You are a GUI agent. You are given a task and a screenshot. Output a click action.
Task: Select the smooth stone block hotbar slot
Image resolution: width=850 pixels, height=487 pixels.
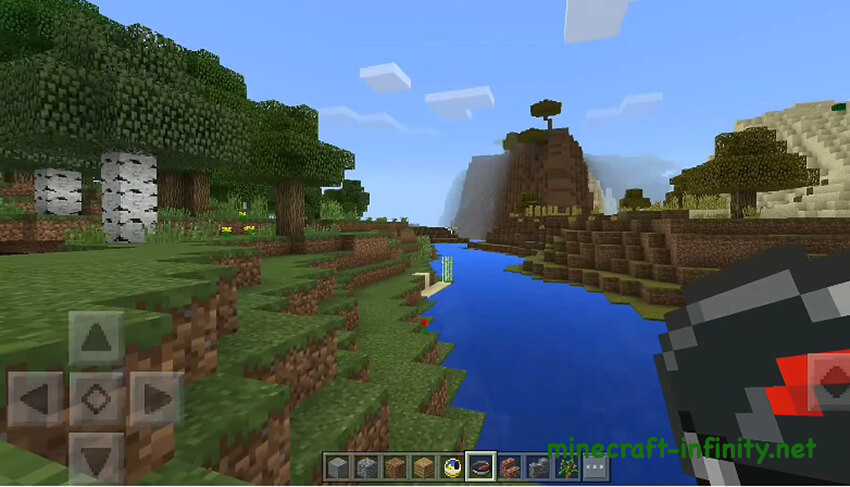(337, 466)
